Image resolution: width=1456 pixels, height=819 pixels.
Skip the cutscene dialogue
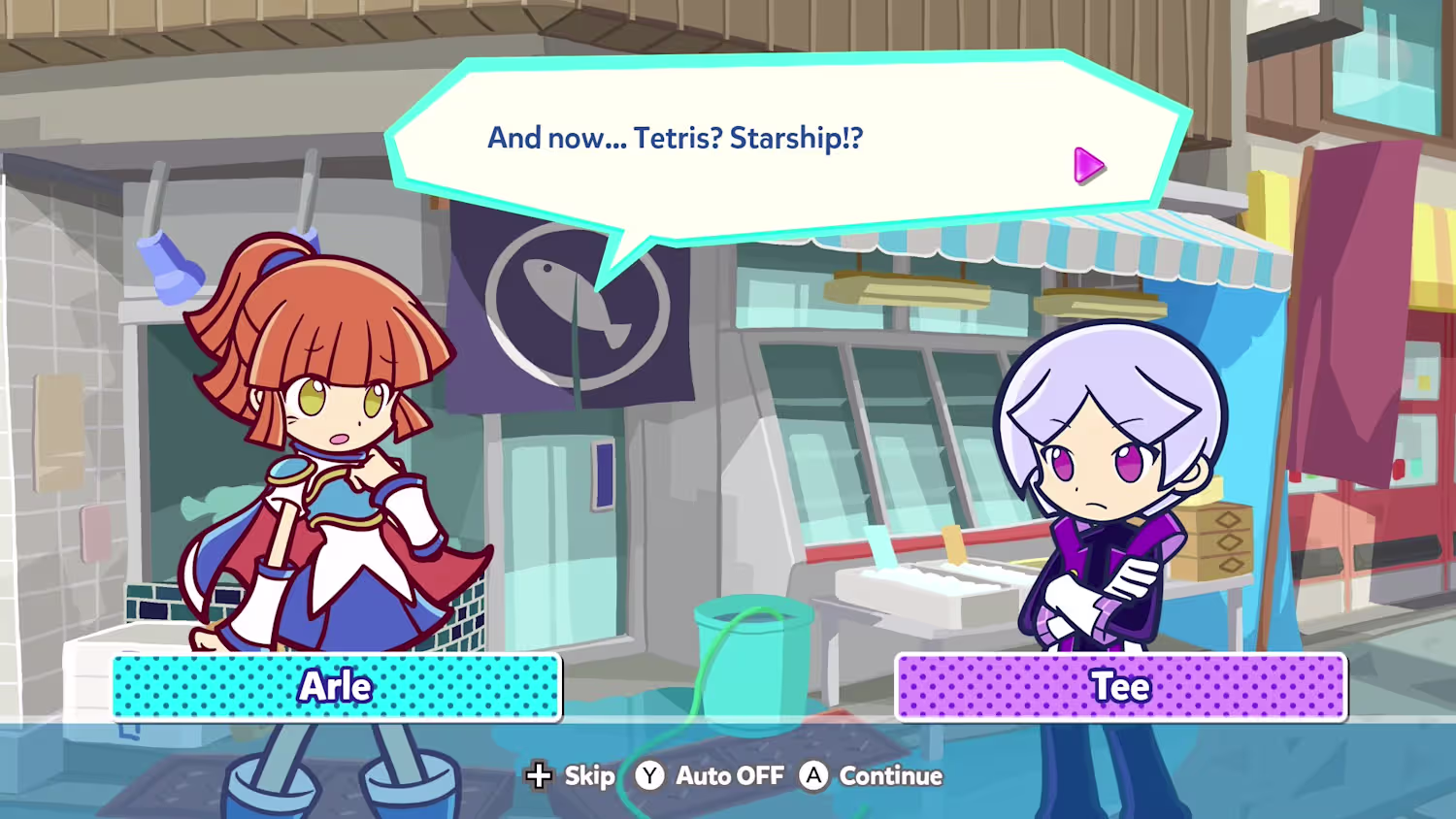click(571, 776)
